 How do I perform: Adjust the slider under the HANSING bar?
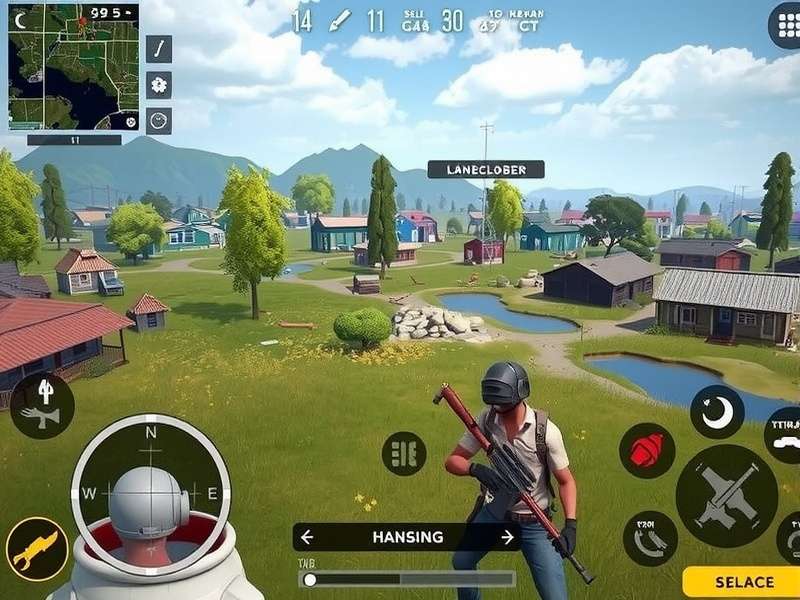[310, 579]
